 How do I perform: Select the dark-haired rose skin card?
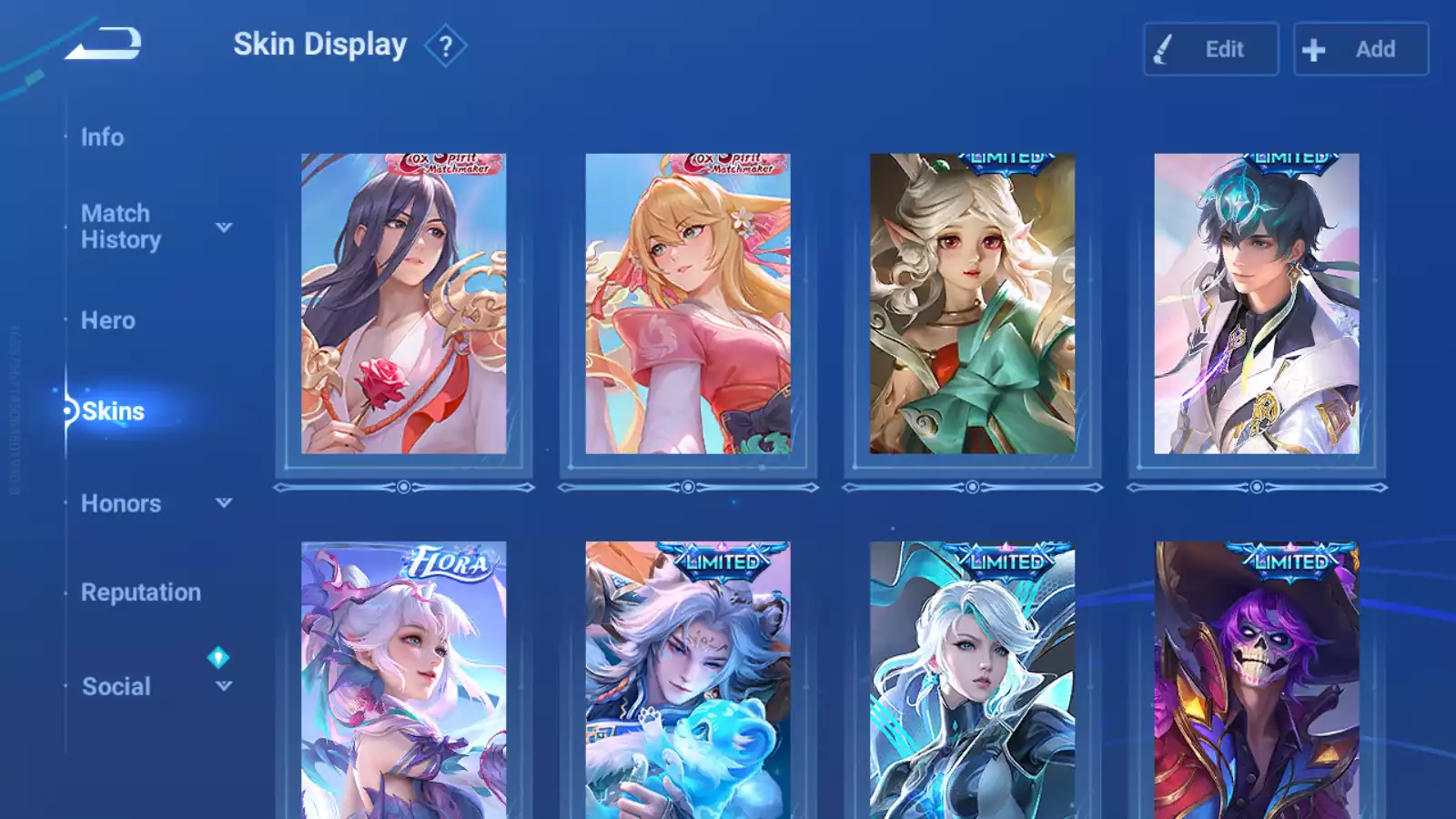(x=404, y=304)
